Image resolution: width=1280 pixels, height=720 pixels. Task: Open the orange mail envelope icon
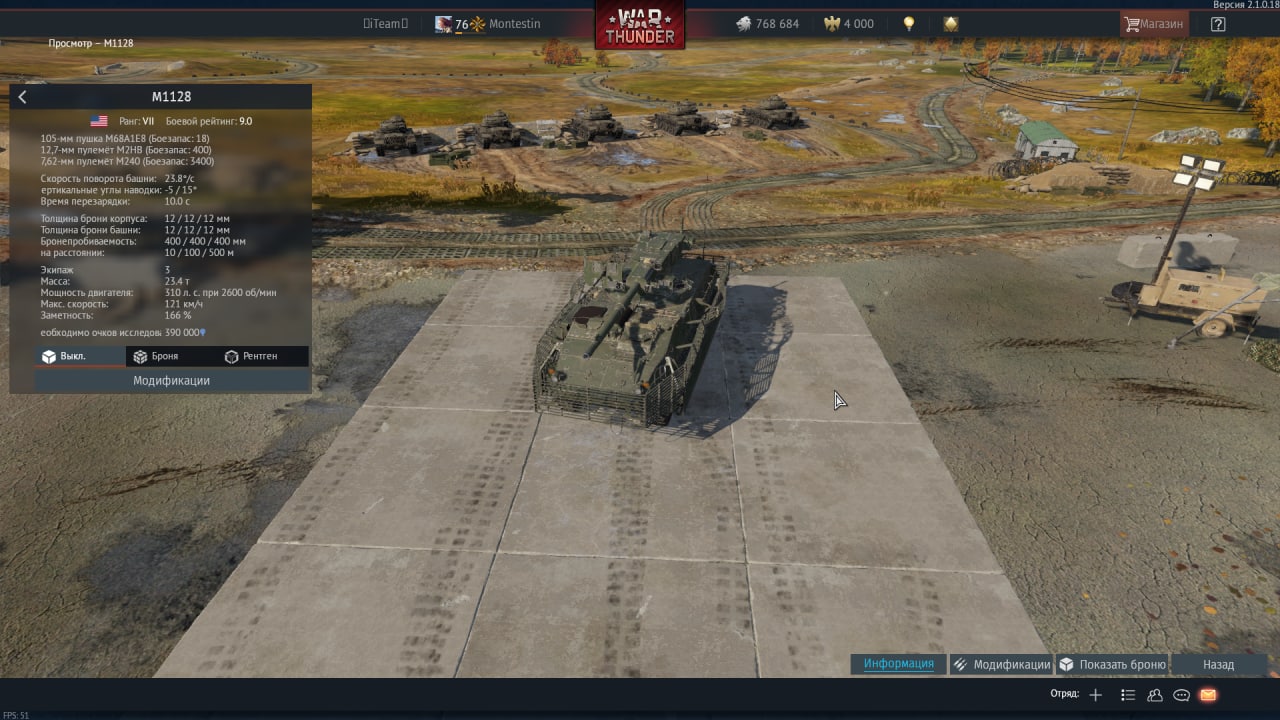tap(1208, 695)
